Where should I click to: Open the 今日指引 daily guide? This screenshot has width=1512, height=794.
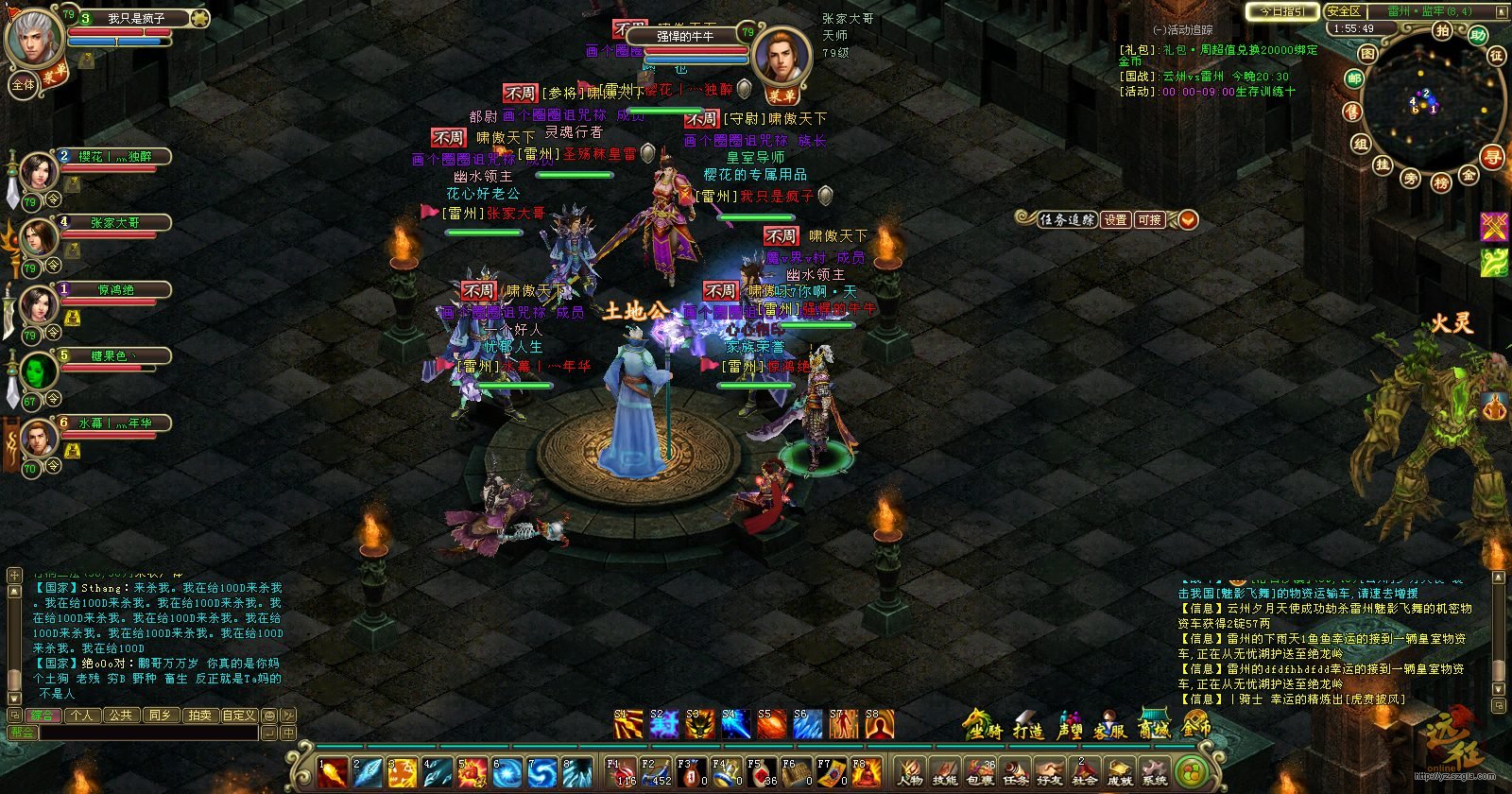pyautogui.click(x=1281, y=11)
